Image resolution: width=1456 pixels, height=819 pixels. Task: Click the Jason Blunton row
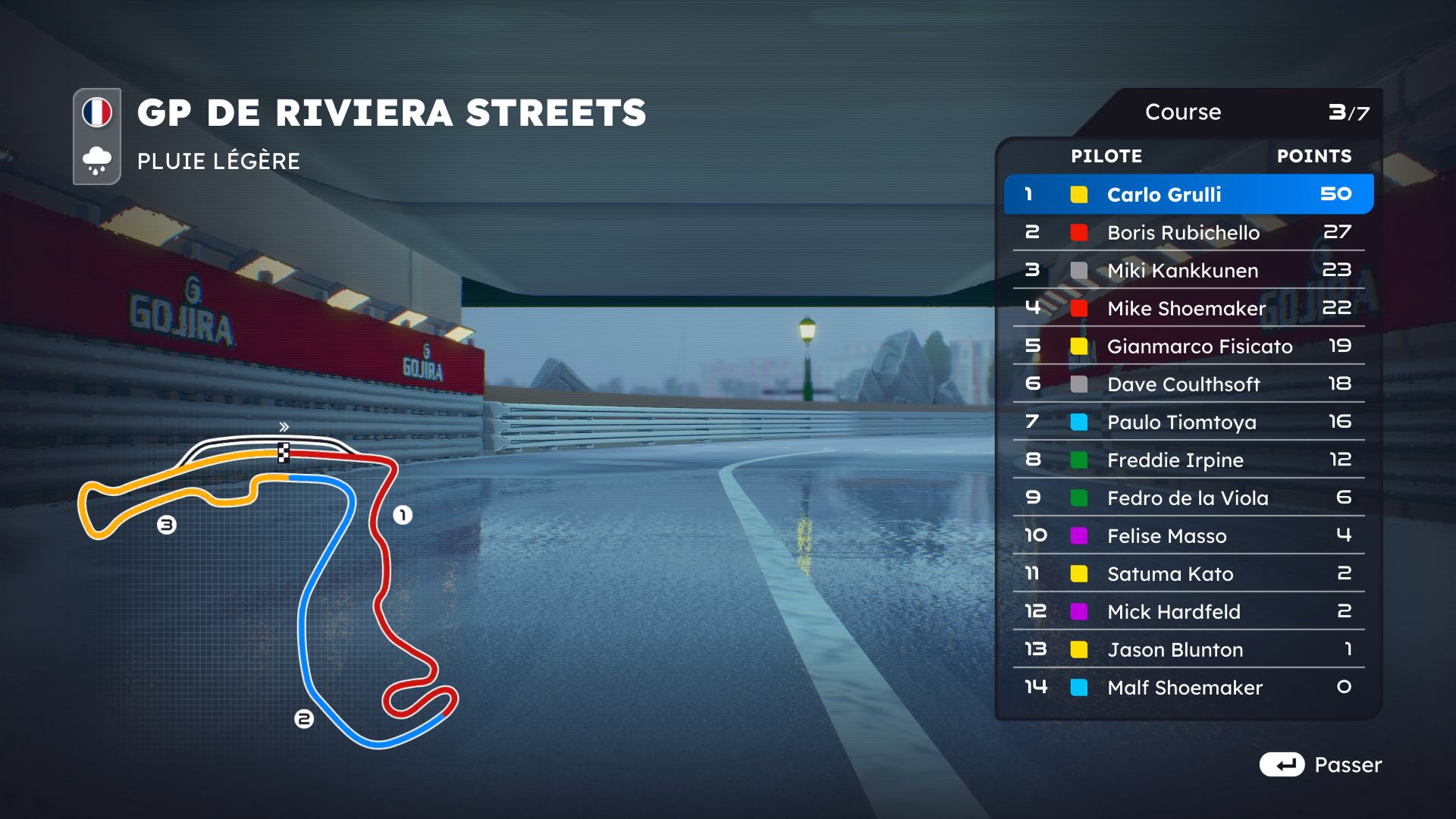pos(1188,649)
